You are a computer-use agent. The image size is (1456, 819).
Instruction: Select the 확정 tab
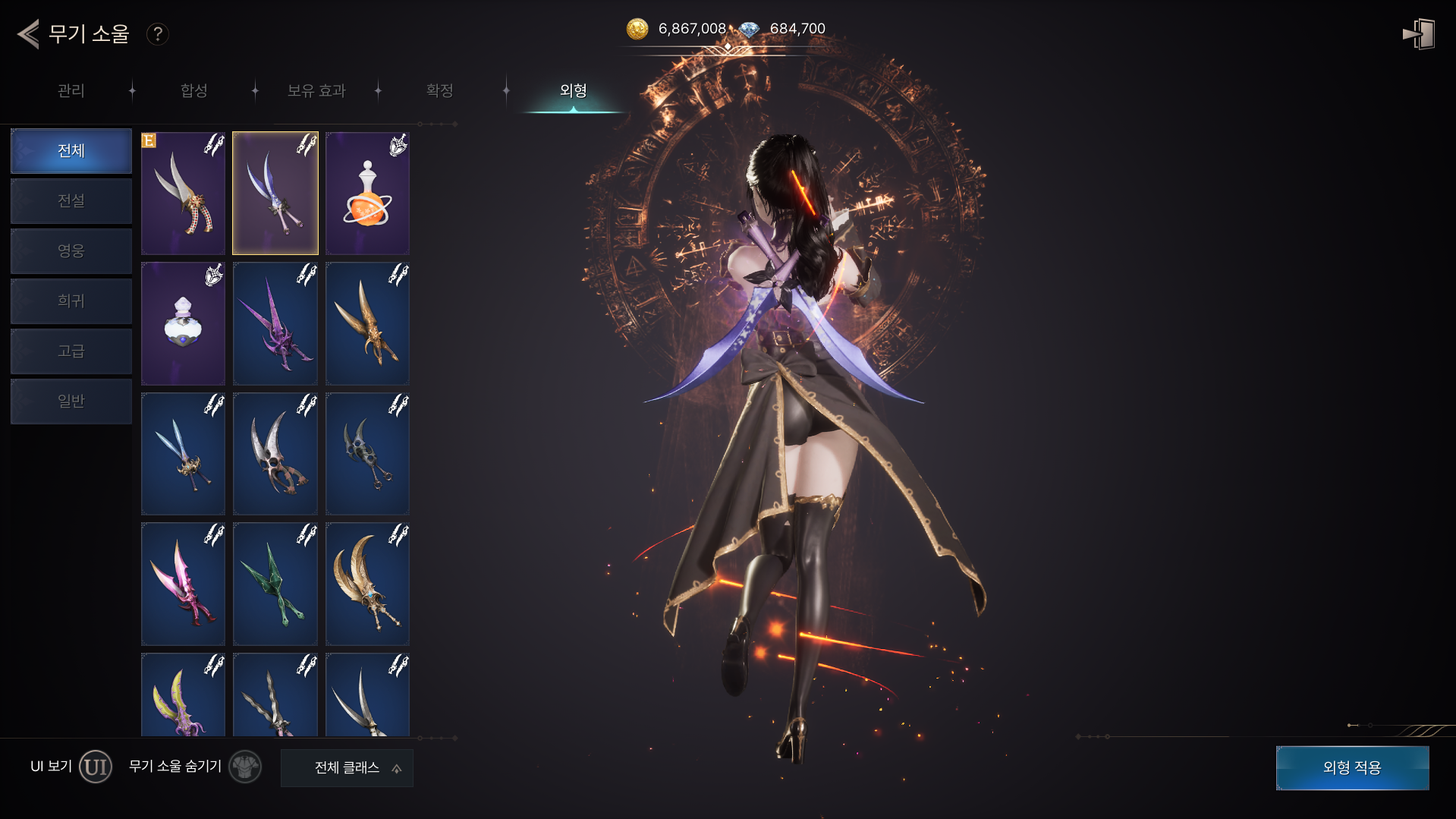[x=440, y=91]
